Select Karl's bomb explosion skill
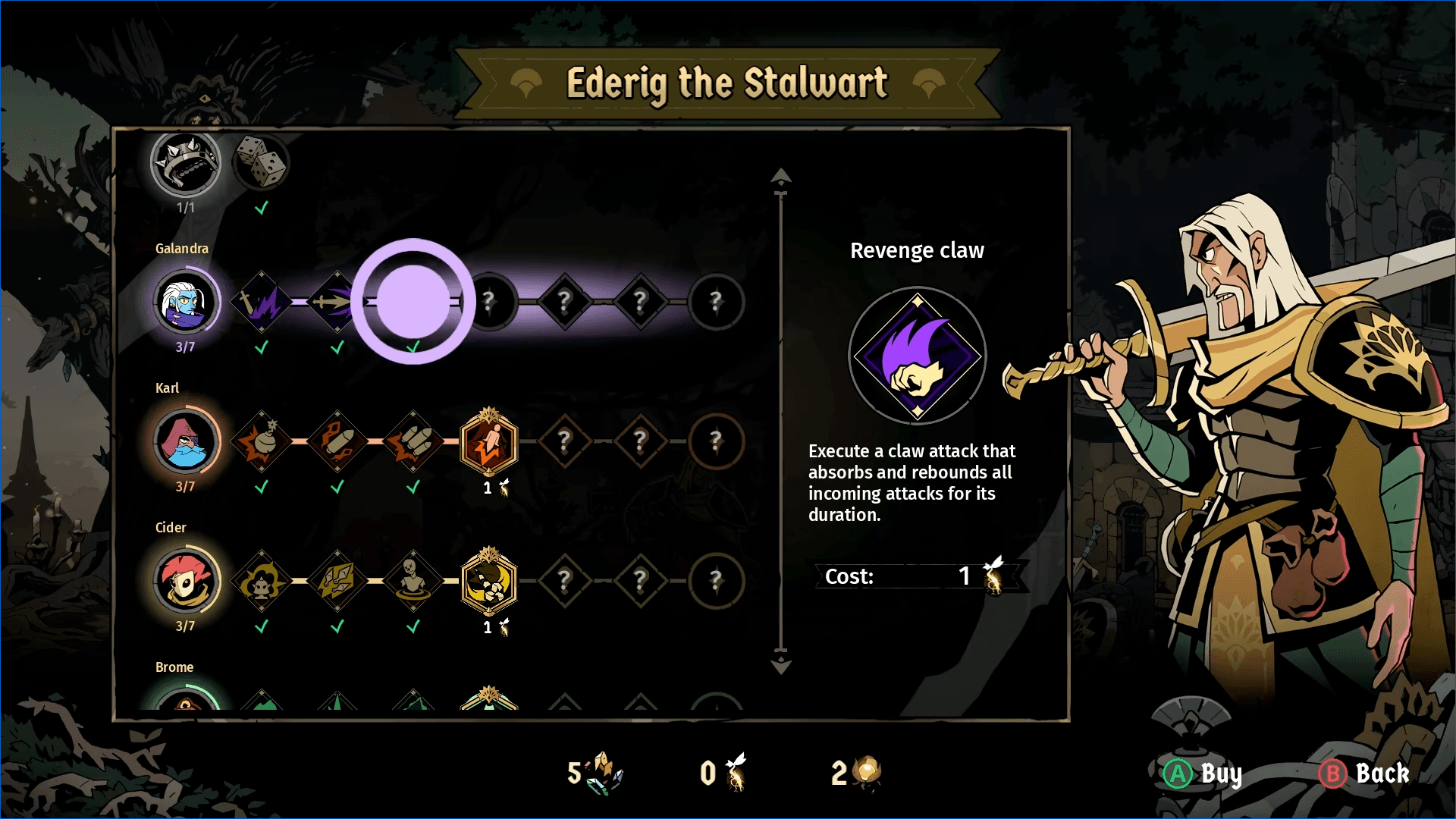The width and height of the screenshot is (1456, 819). [x=262, y=441]
